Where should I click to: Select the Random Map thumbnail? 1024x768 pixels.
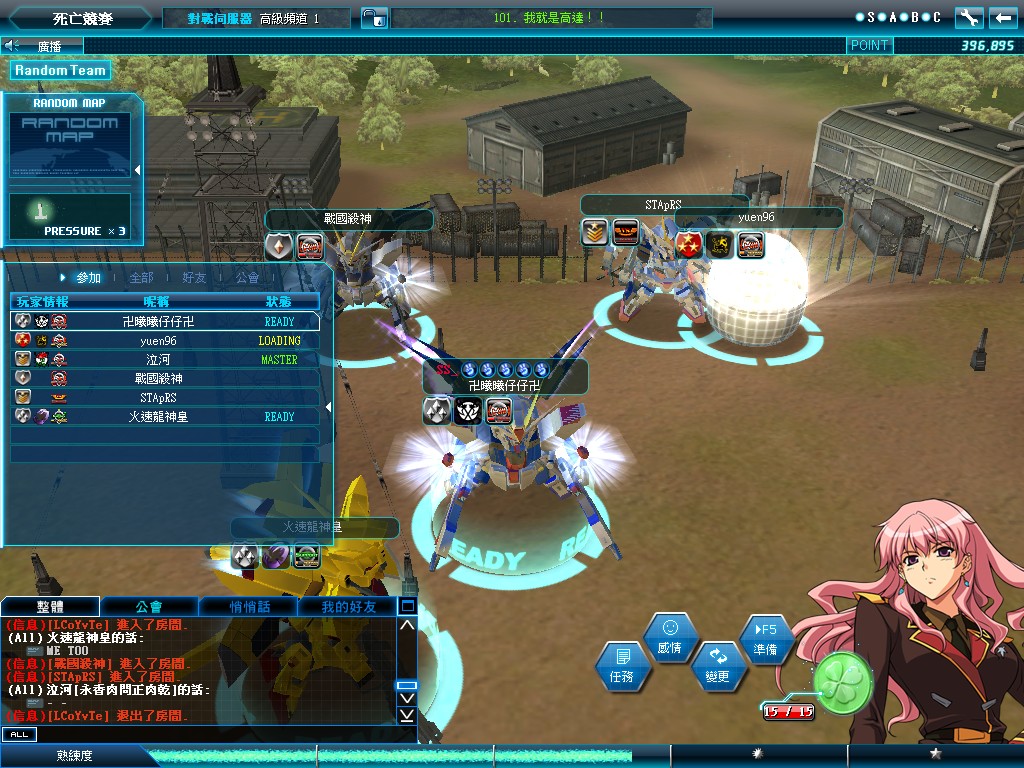(x=70, y=145)
